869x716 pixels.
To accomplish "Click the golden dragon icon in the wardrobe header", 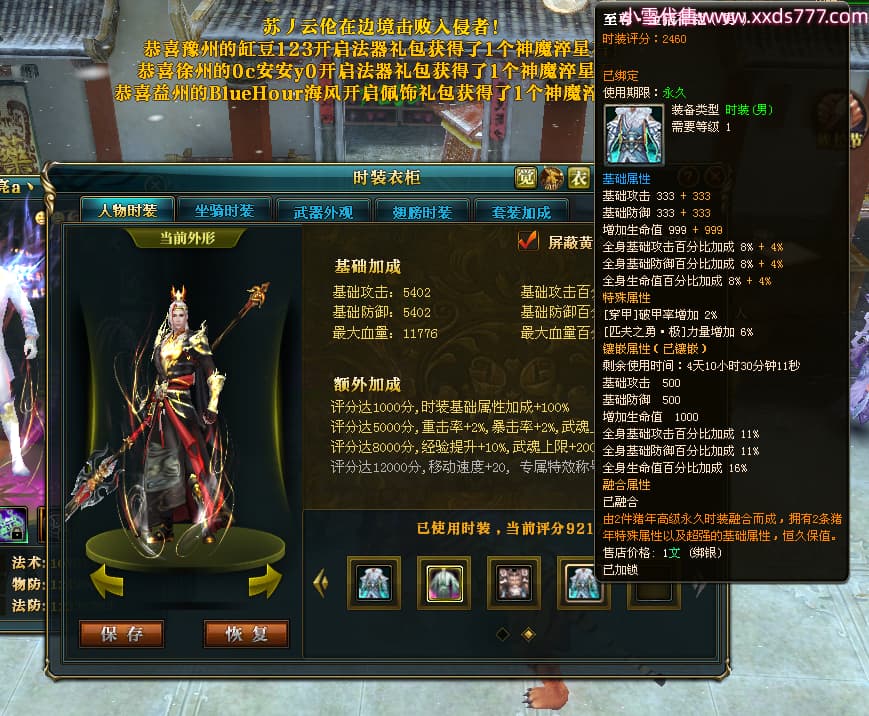I will pyautogui.click(x=552, y=178).
